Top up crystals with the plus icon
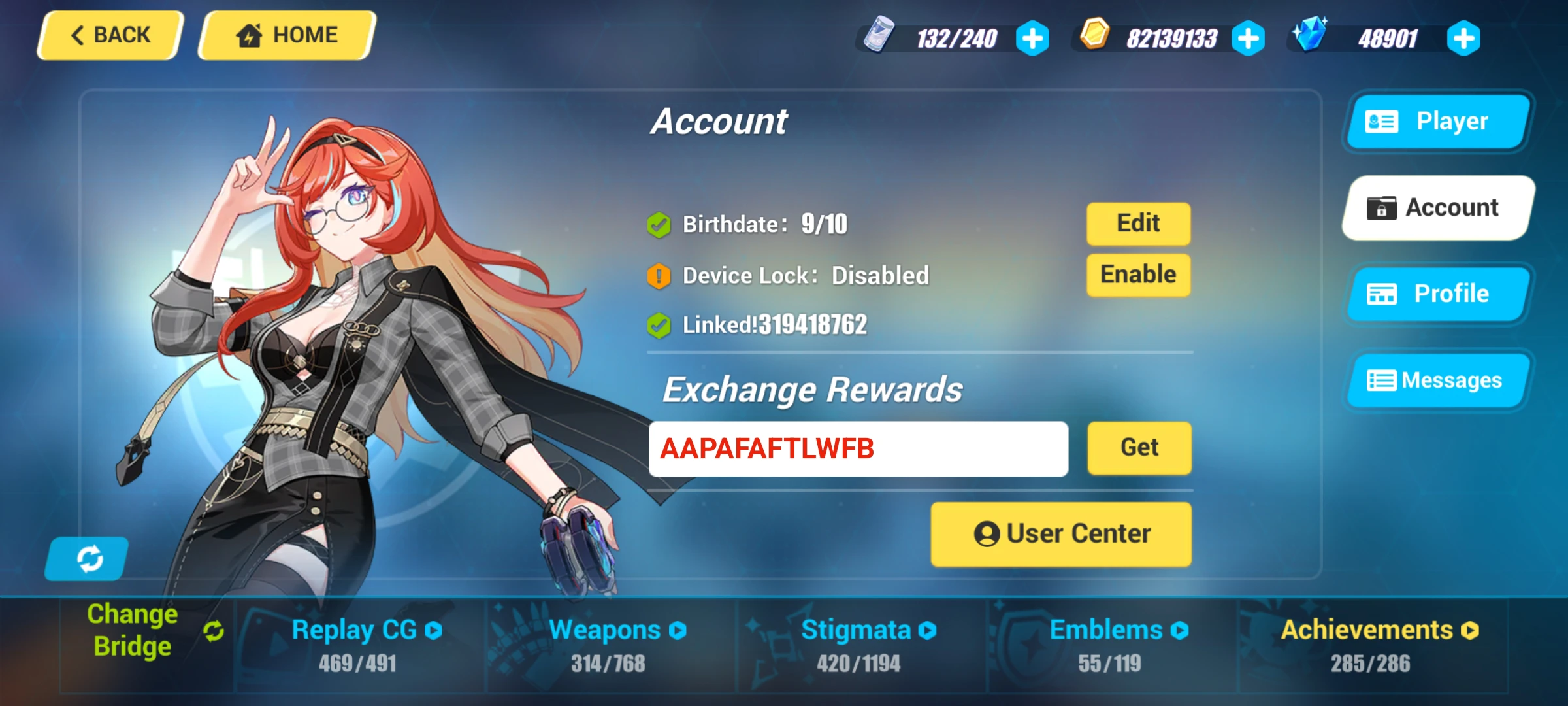Image resolution: width=1568 pixels, height=706 pixels. click(1463, 38)
